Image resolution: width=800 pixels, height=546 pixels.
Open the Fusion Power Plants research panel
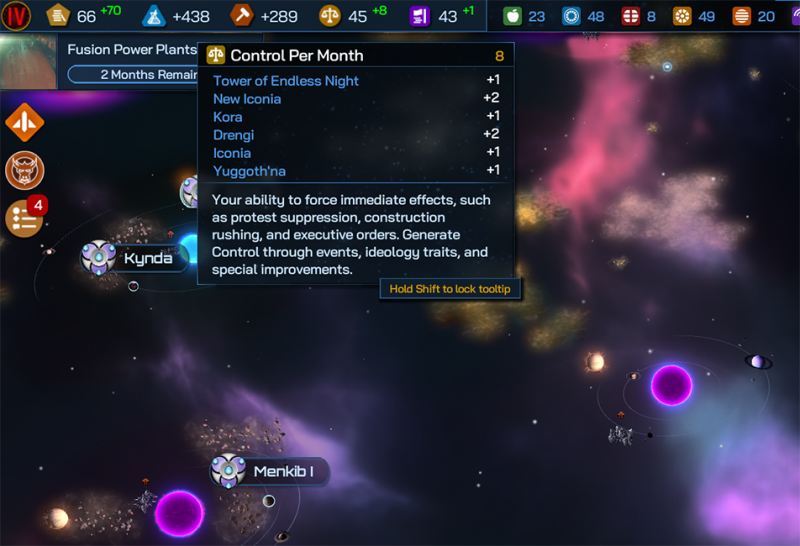pos(131,49)
